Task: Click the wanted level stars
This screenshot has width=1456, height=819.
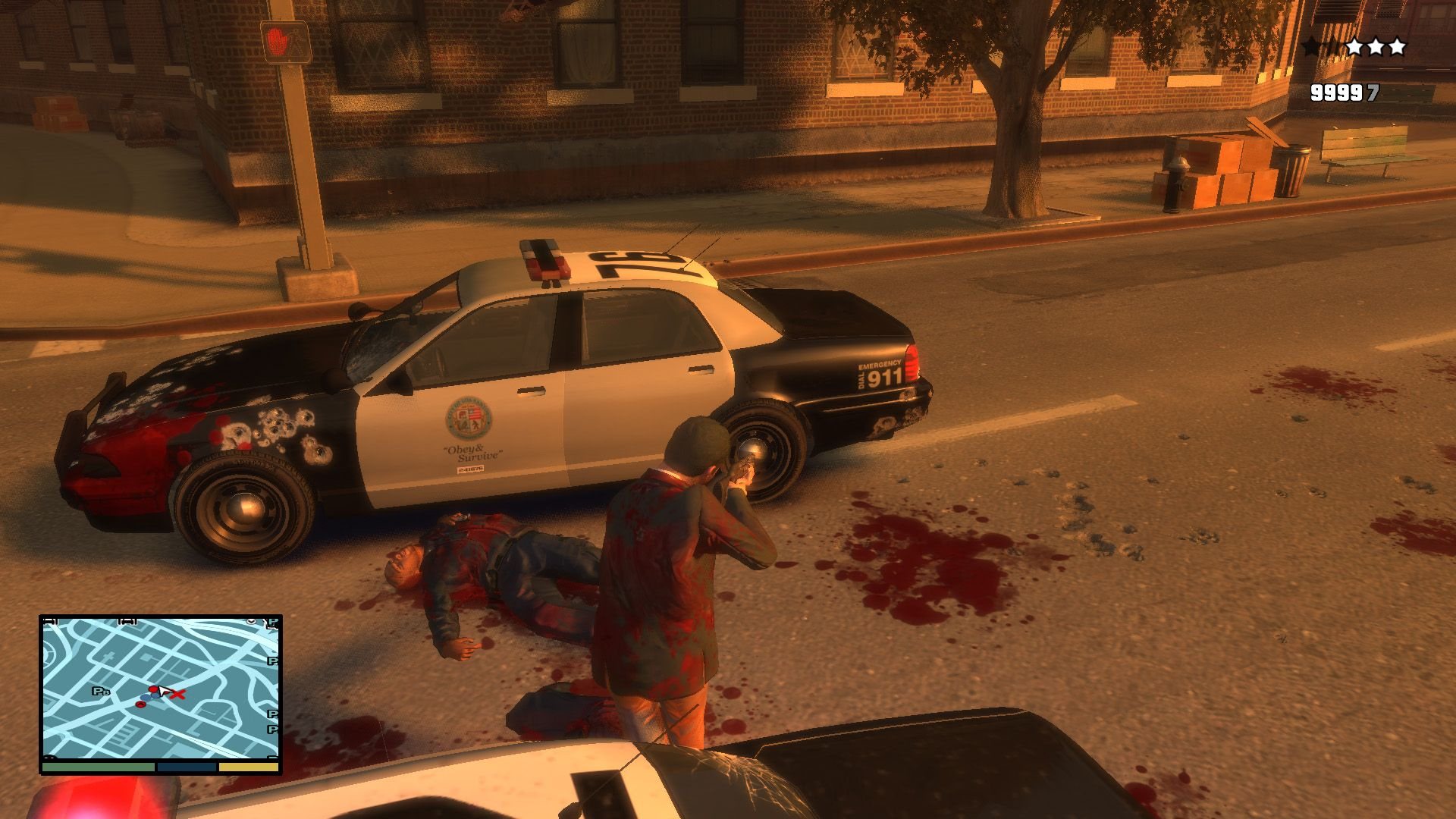Action: click(1354, 47)
